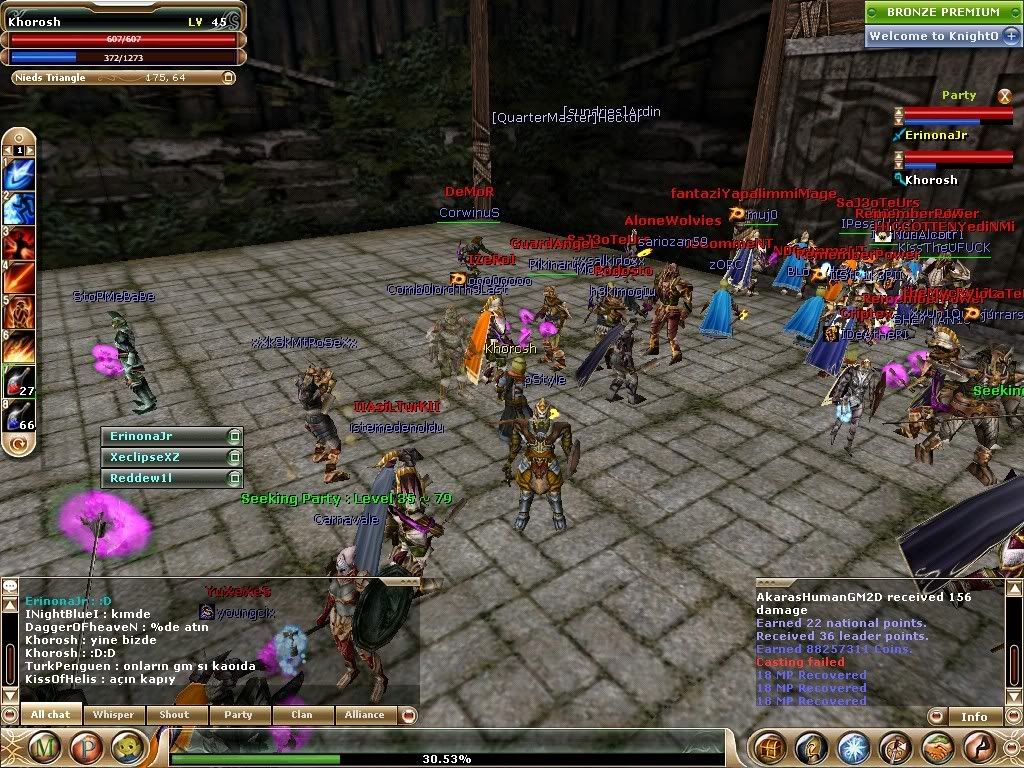
Task: Show the Alliance chat tab
Action: click(364, 715)
